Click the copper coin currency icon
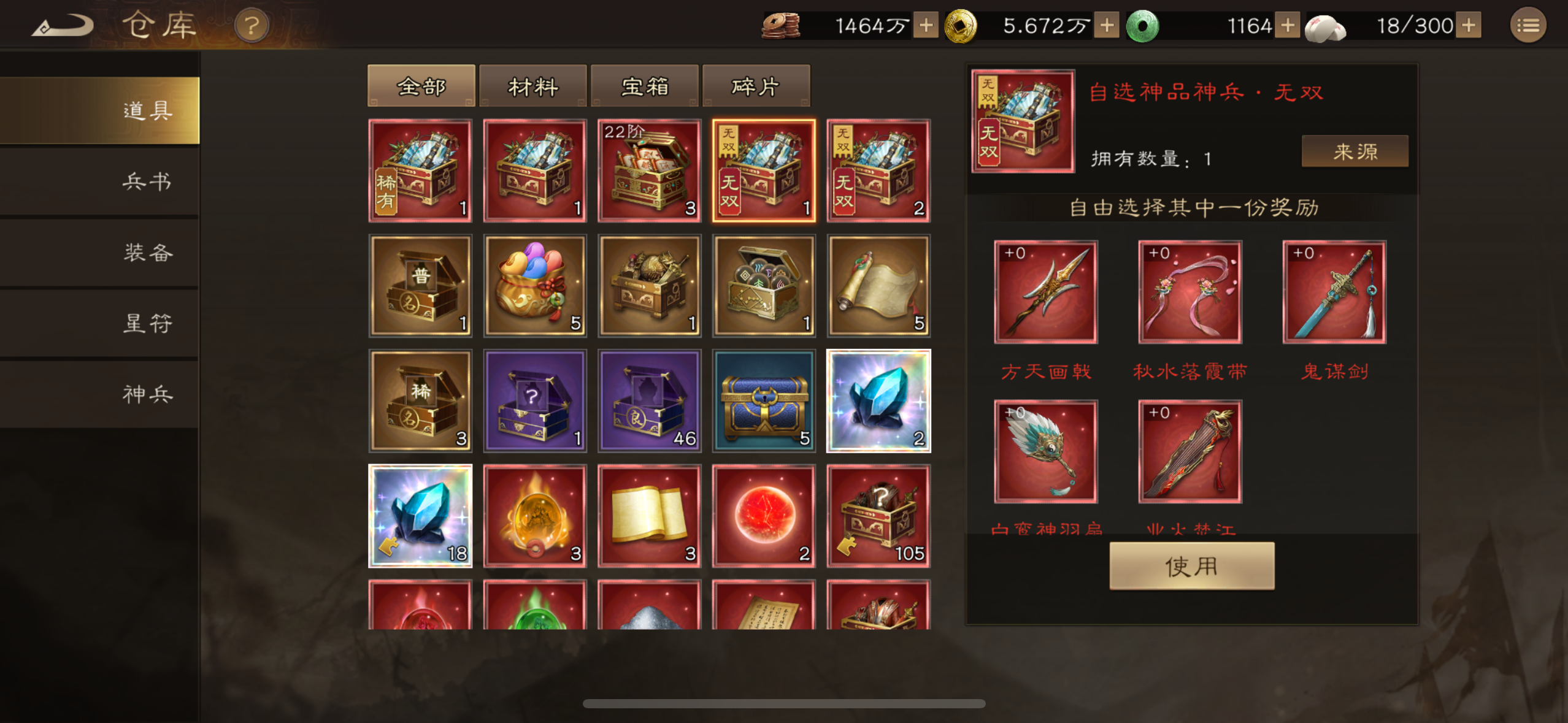Image resolution: width=1568 pixels, height=723 pixels. point(780,26)
